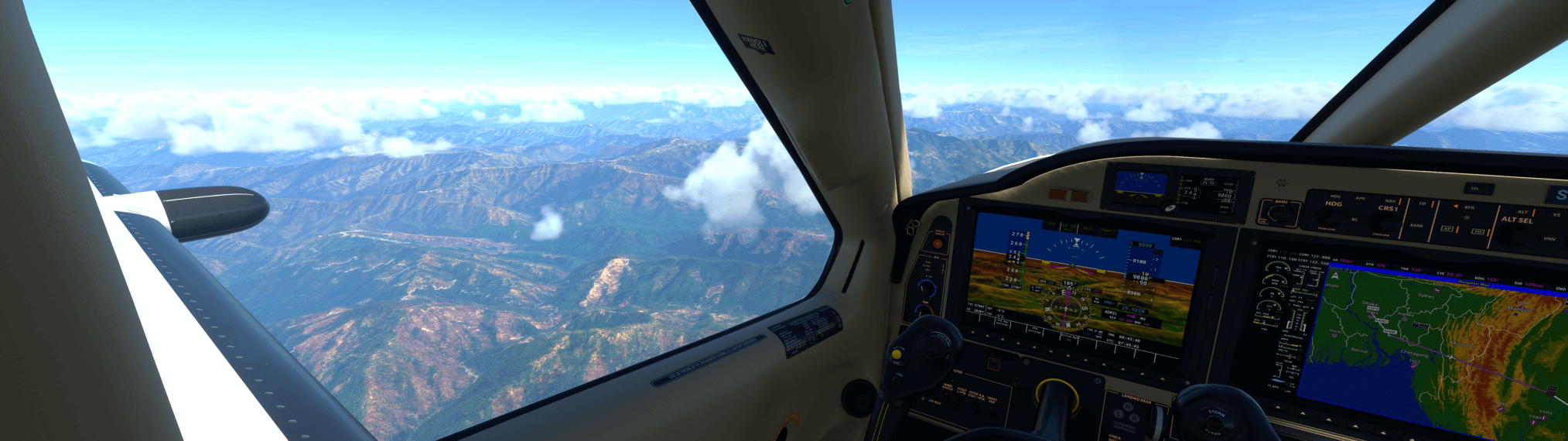Activate the VNV vertical navigation button
The width and height of the screenshot is (1568, 441).
[x=1549, y=238]
